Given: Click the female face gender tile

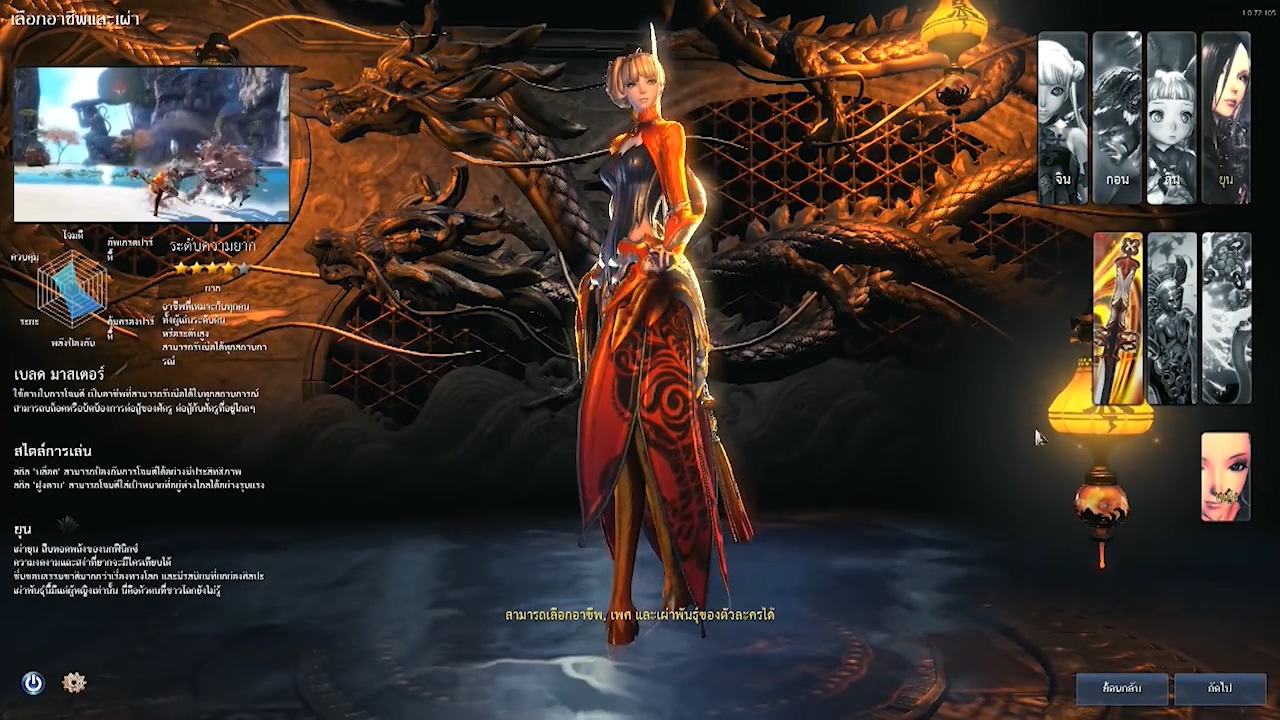Looking at the screenshot, I should [1226, 477].
